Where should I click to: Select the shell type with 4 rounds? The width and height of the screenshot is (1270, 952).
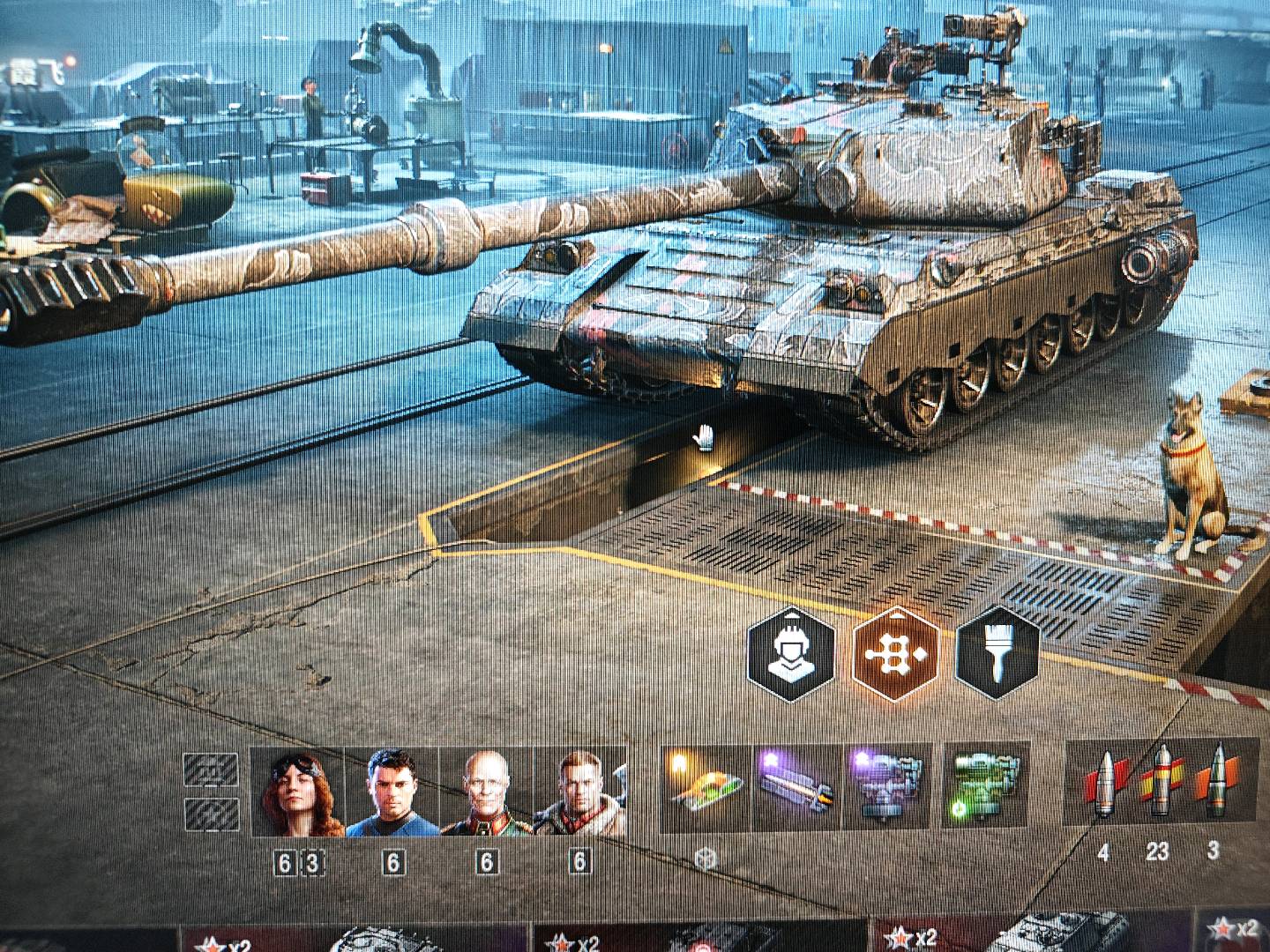coord(1103,785)
